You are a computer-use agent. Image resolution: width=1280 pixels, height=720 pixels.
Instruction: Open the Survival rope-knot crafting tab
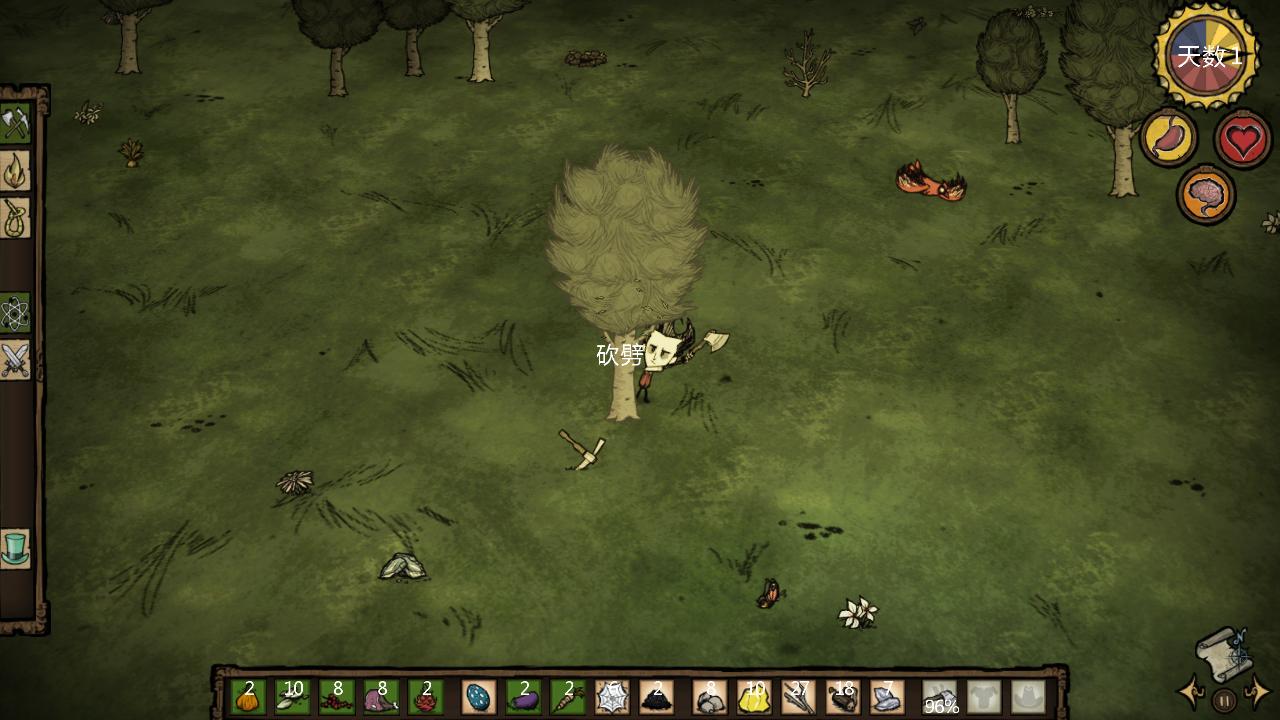pyautogui.click(x=15, y=218)
